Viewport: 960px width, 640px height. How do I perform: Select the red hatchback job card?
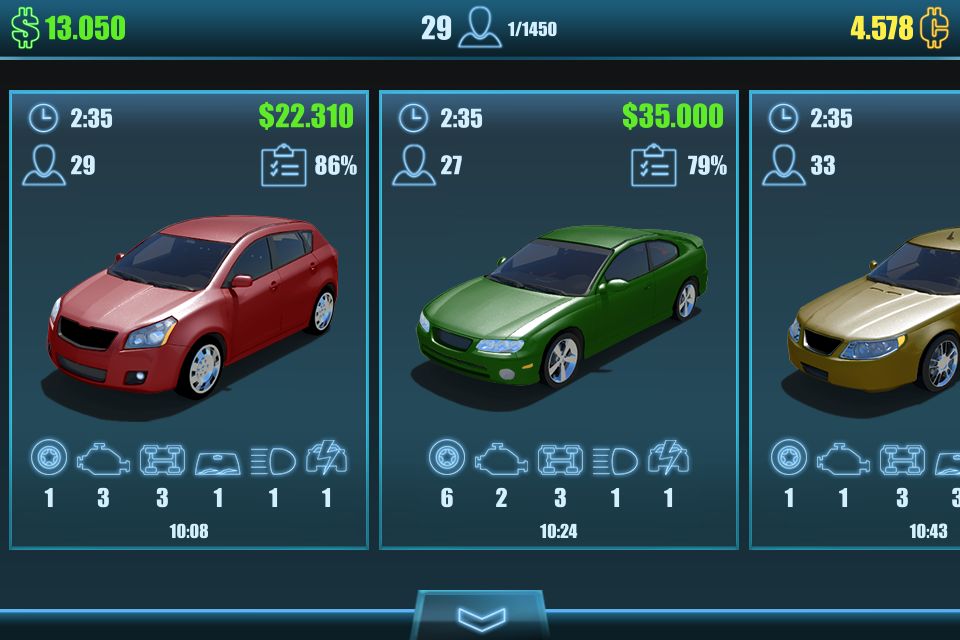point(189,320)
